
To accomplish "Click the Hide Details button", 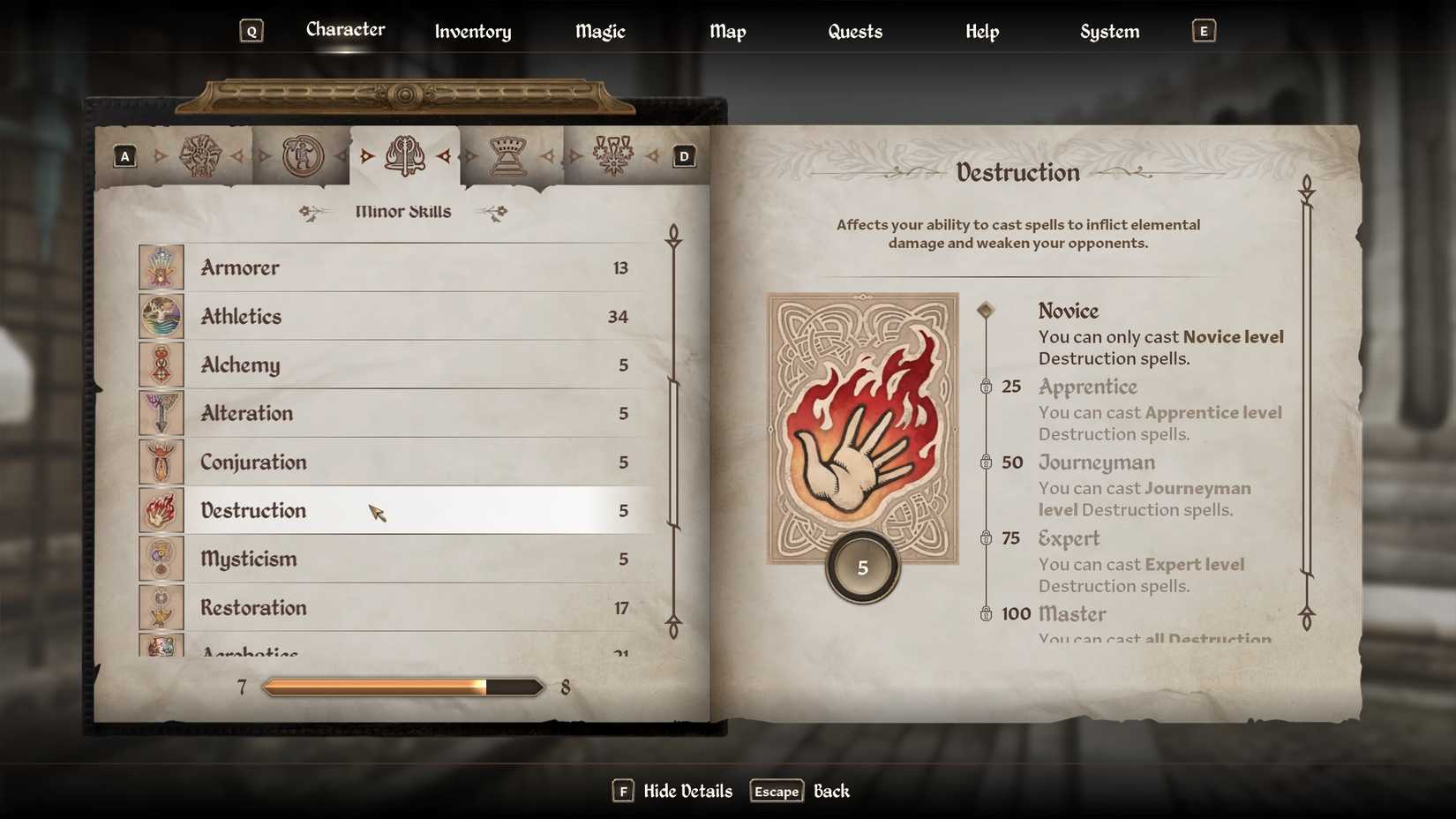I will point(687,791).
